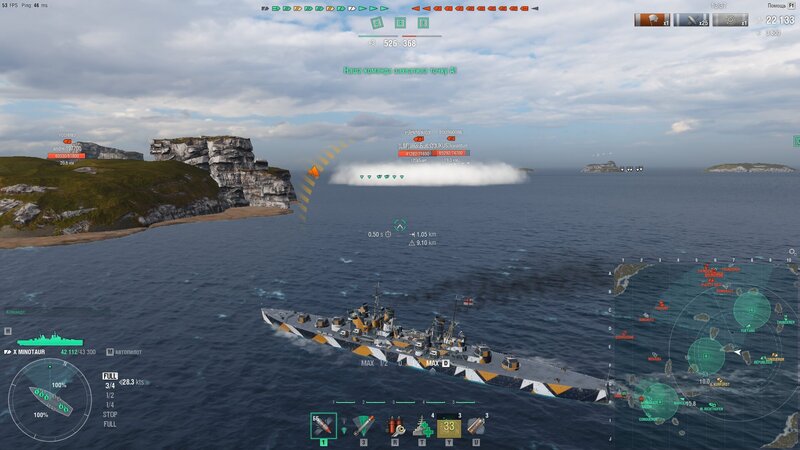Activate the last consumable with 3 charges
The height and width of the screenshot is (450, 800).
pyautogui.click(x=476, y=427)
